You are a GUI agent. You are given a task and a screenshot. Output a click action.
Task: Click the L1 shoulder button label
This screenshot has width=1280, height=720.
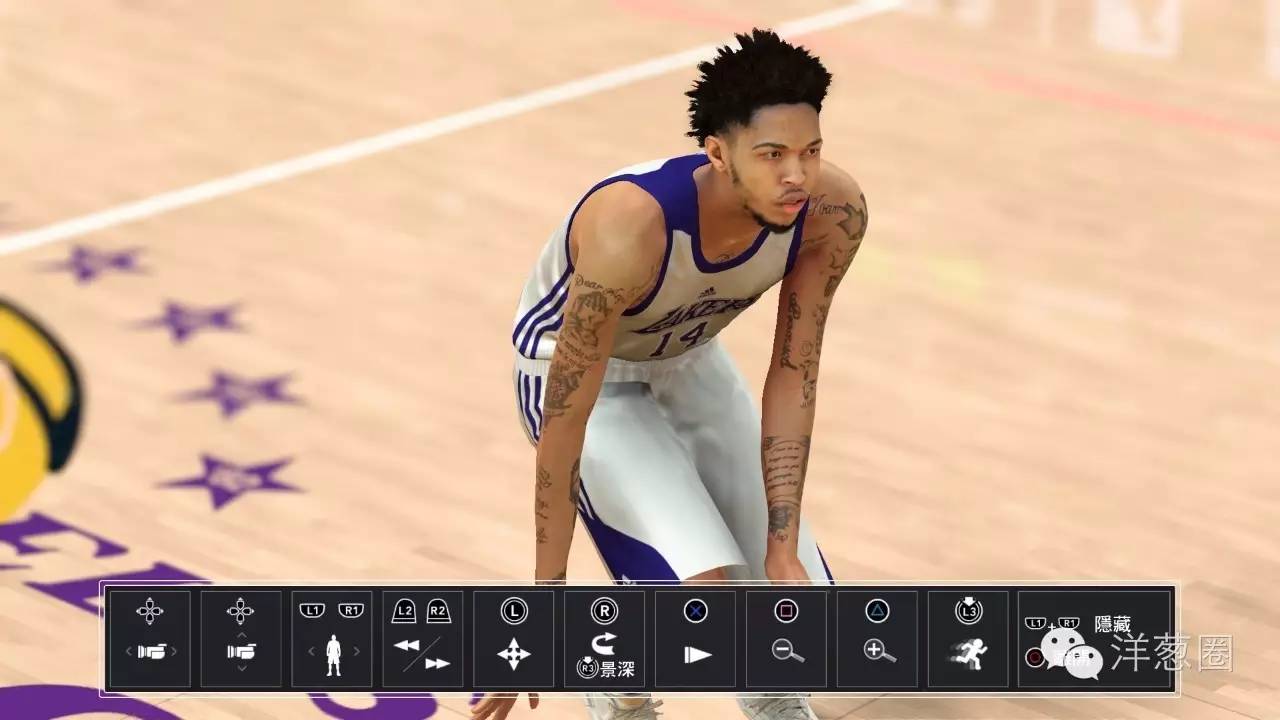click(313, 609)
